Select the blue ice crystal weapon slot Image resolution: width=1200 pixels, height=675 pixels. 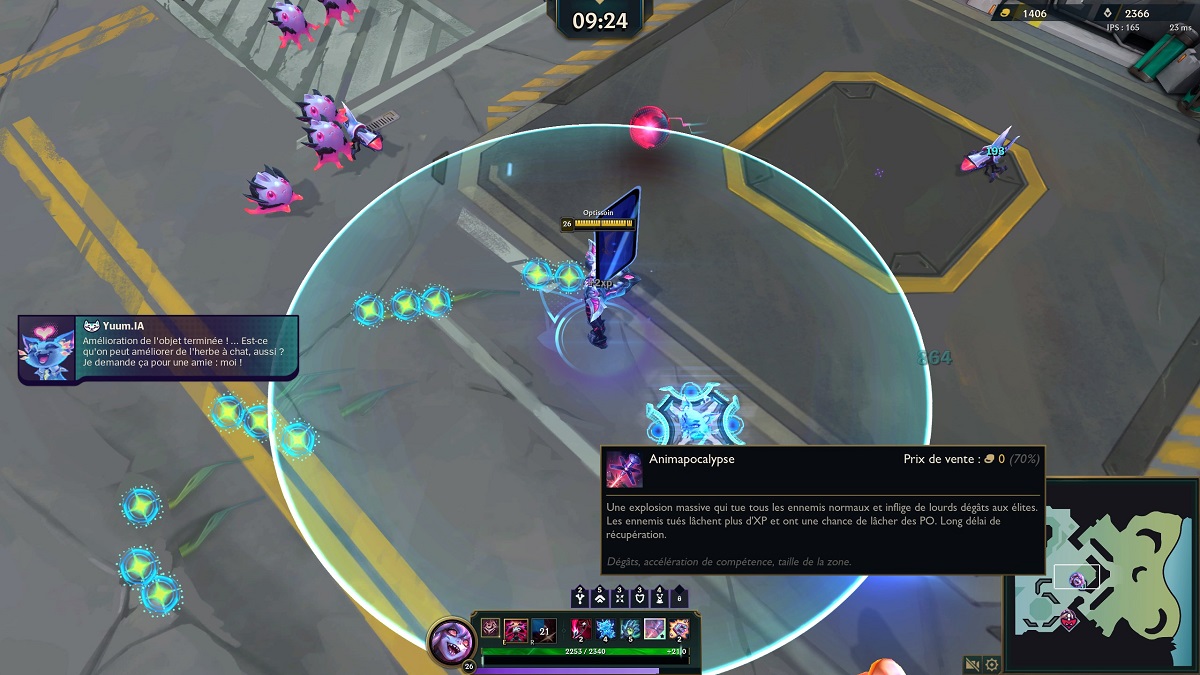pos(606,629)
